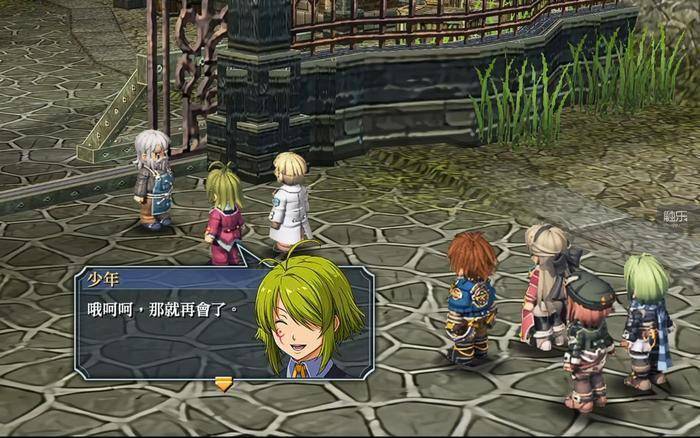Click the orange continue arrow under the dialogue
This screenshot has width=700, height=438.
[x=224, y=382]
